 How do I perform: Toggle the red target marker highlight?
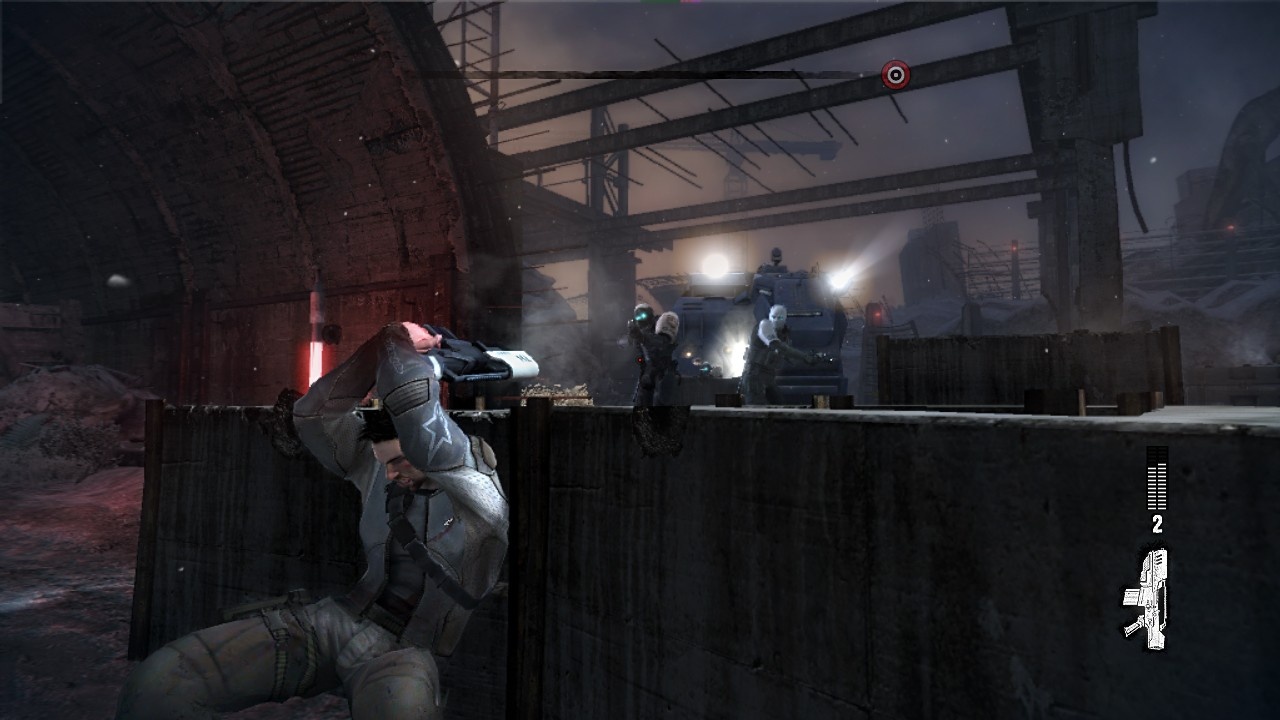tap(895, 72)
